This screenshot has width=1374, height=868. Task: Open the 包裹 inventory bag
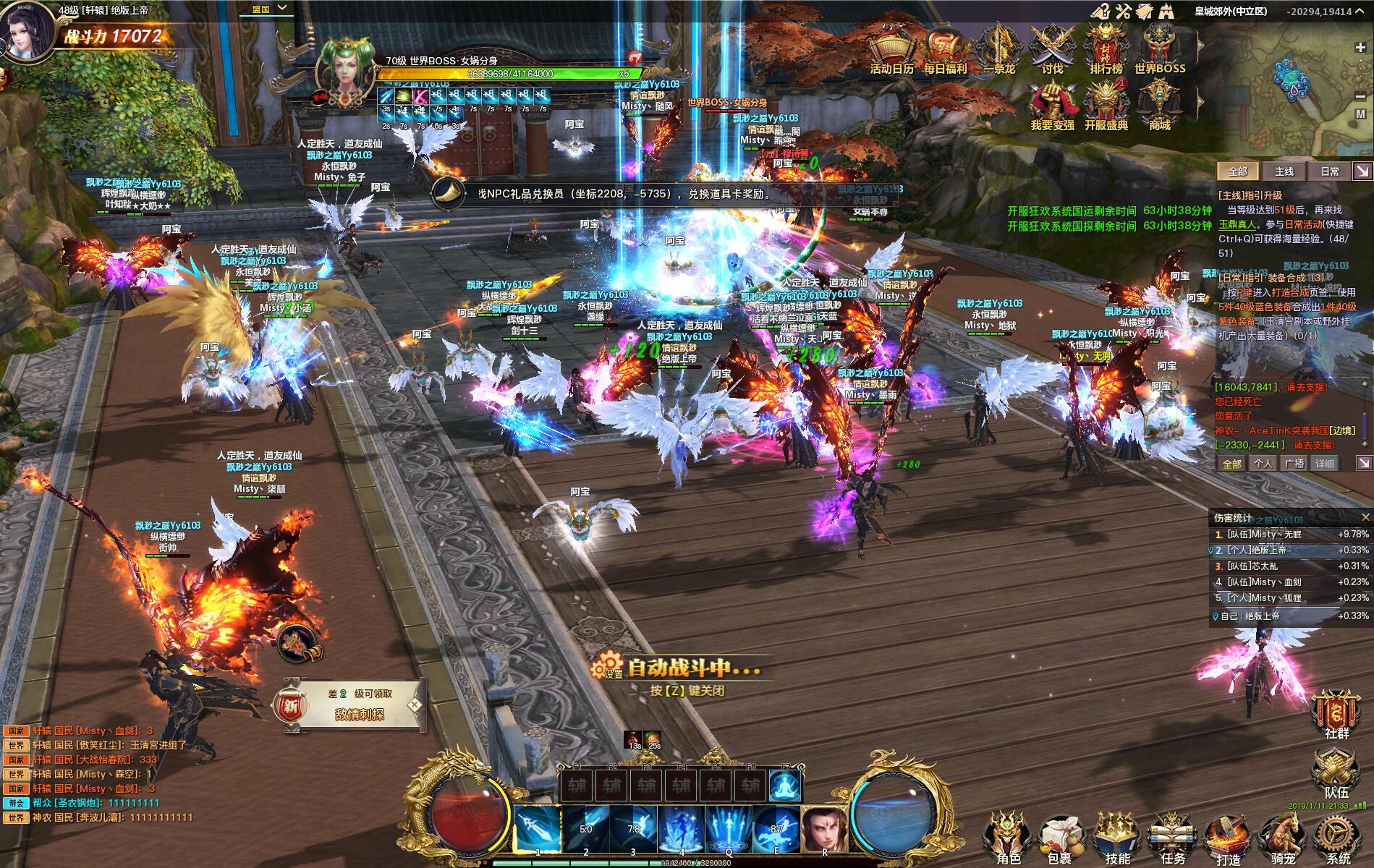tap(1060, 838)
